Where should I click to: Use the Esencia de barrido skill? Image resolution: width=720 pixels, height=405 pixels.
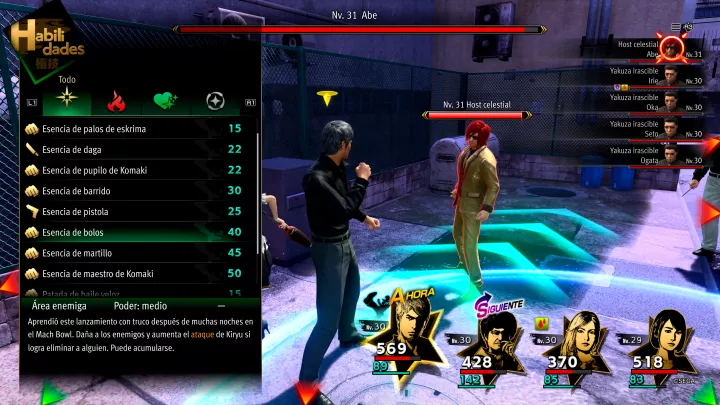130,190
